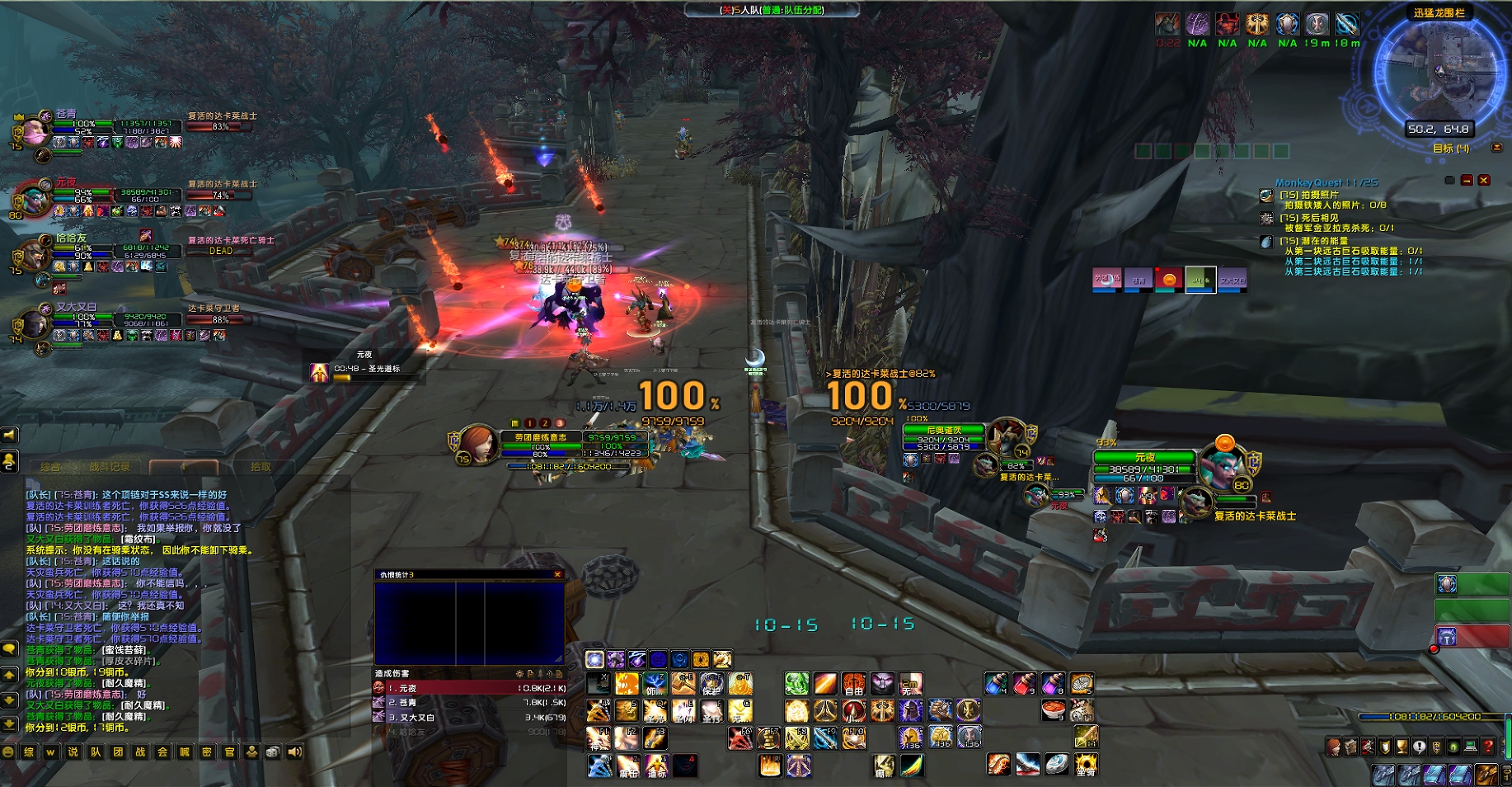Select the 综合 general chat tab
This screenshot has width=1512, height=787.
click(50, 467)
